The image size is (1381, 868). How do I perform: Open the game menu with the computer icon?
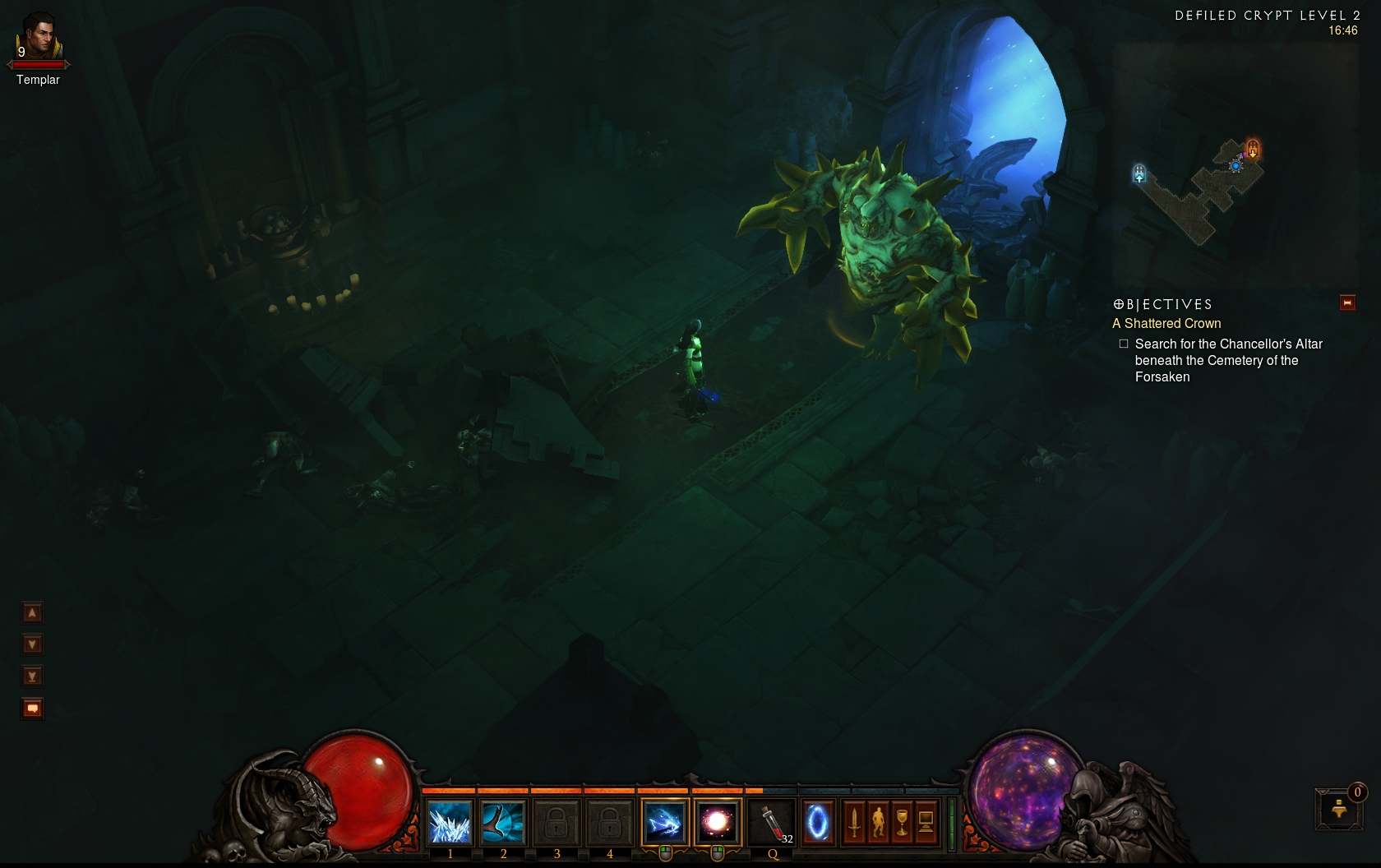click(x=926, y=822)
